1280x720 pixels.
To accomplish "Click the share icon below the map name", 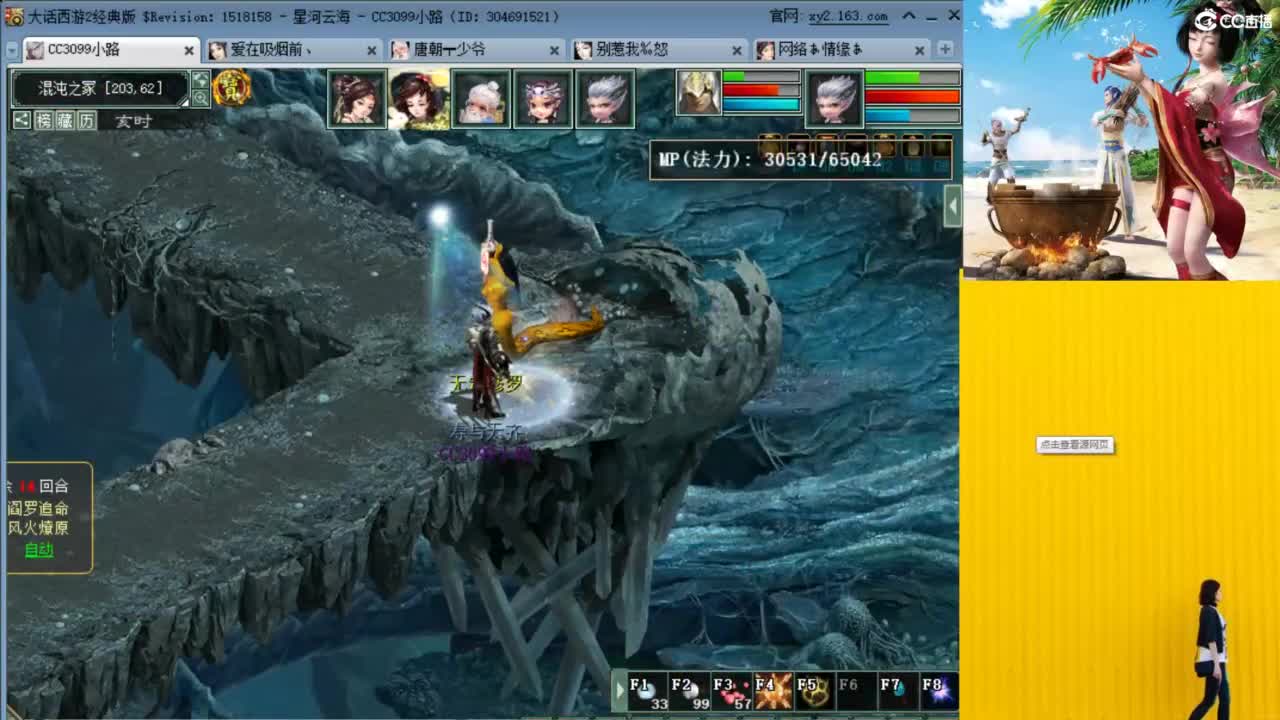I will (x=22, y=120).
